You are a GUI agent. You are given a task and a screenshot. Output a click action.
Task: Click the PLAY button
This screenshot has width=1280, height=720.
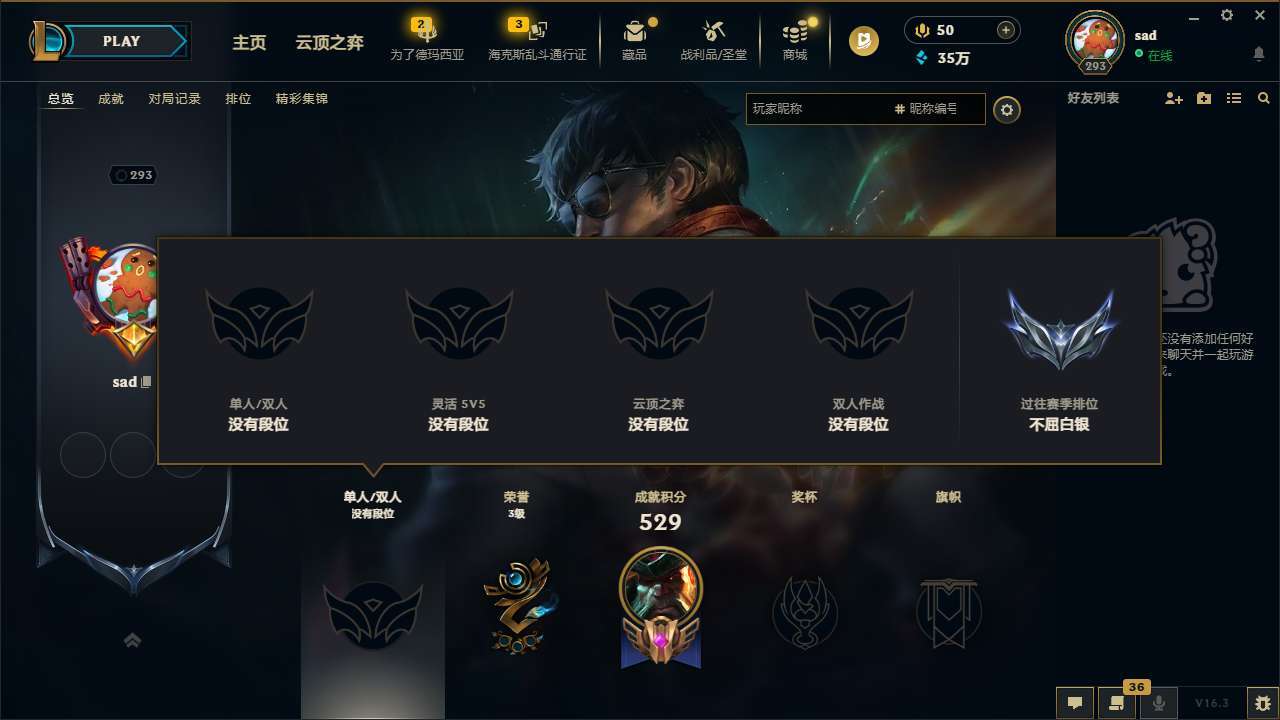[x=120, y=41]
